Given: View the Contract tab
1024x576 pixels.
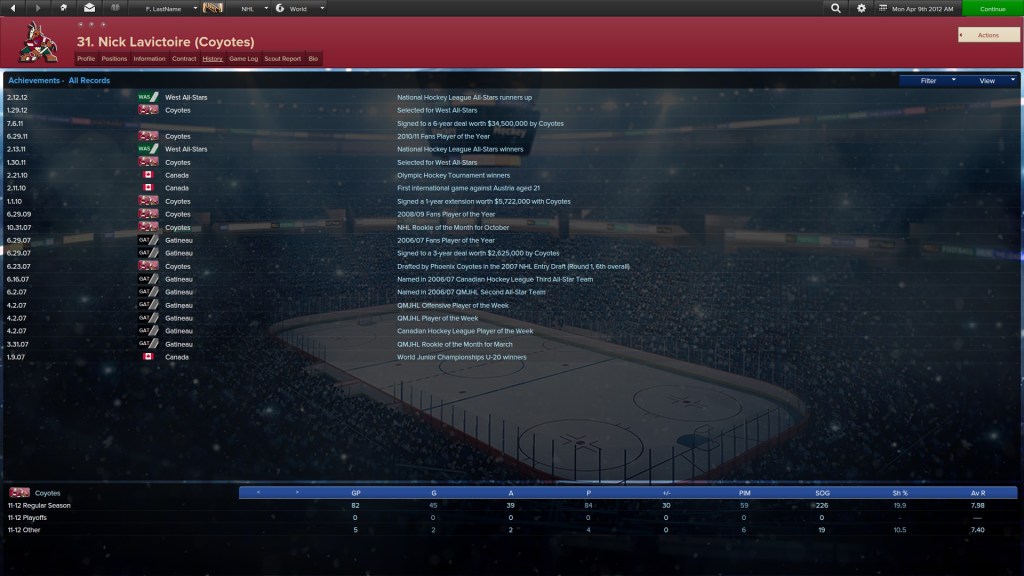Looking at the screenshot, I should point(184,59).
